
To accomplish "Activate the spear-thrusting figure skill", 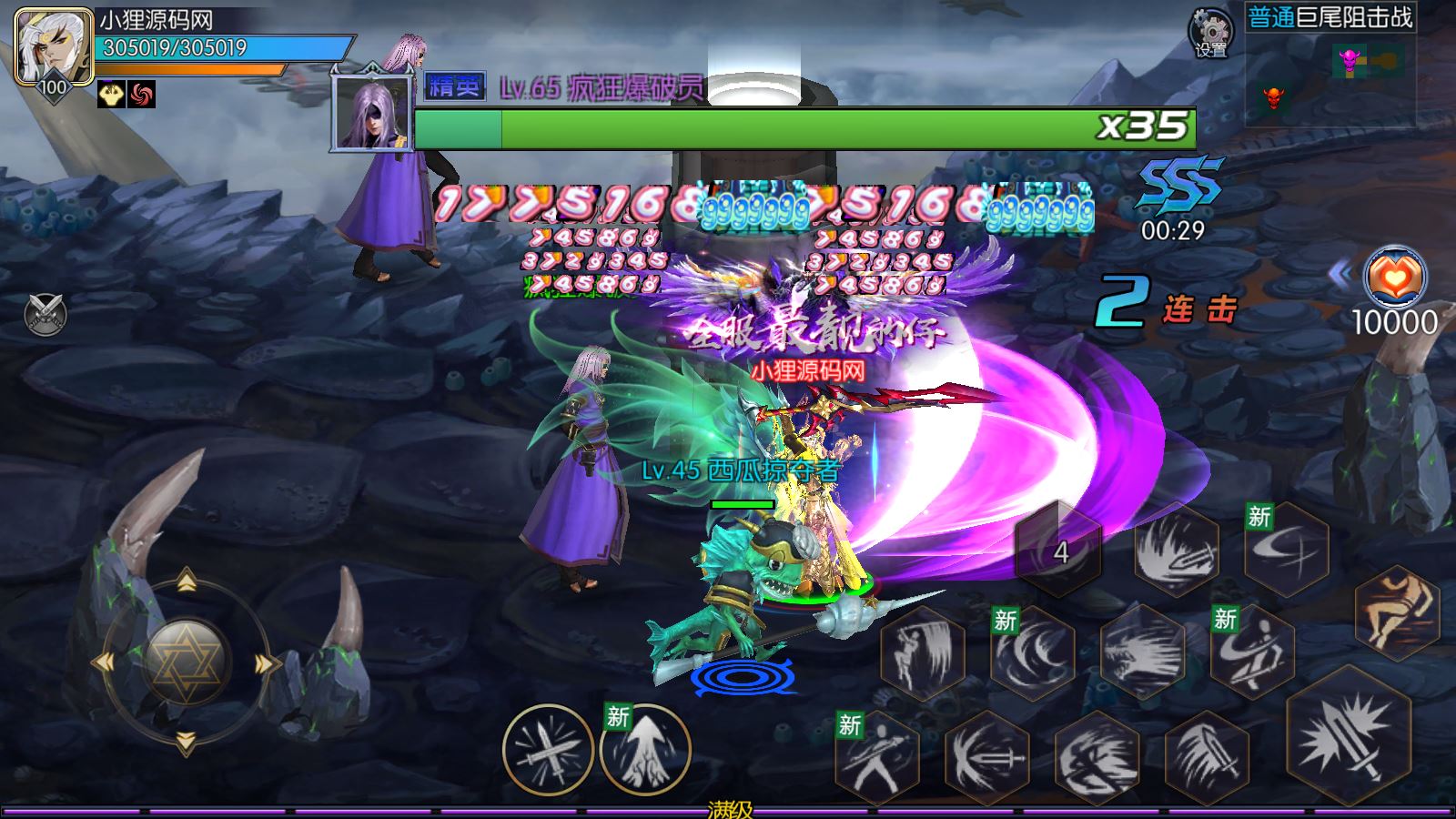I will (878, 757).
